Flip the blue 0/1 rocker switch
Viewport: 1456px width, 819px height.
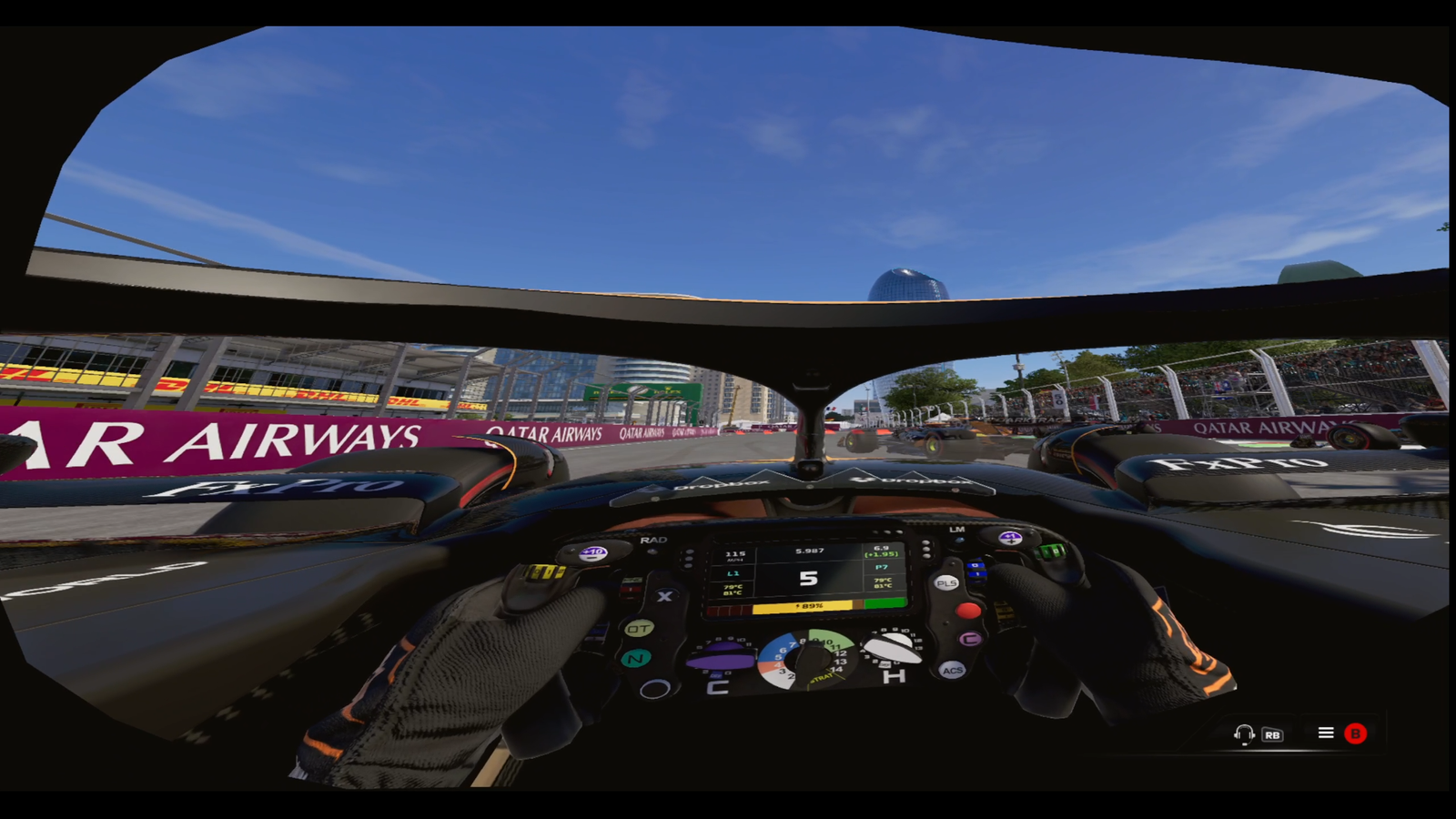pos(976,570)
